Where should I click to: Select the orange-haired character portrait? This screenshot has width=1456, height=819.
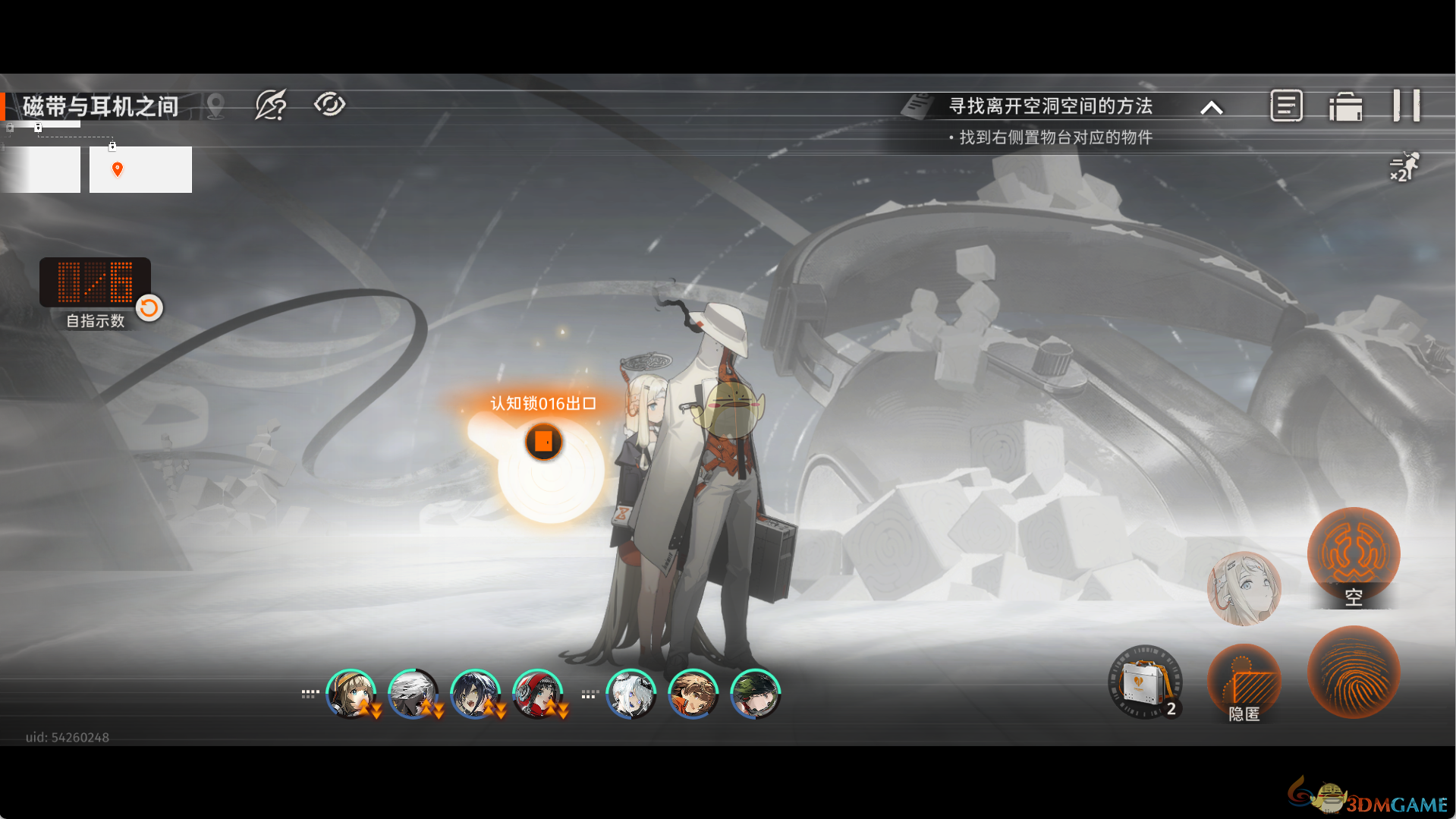pyautogui.click(x=693, y=694)
